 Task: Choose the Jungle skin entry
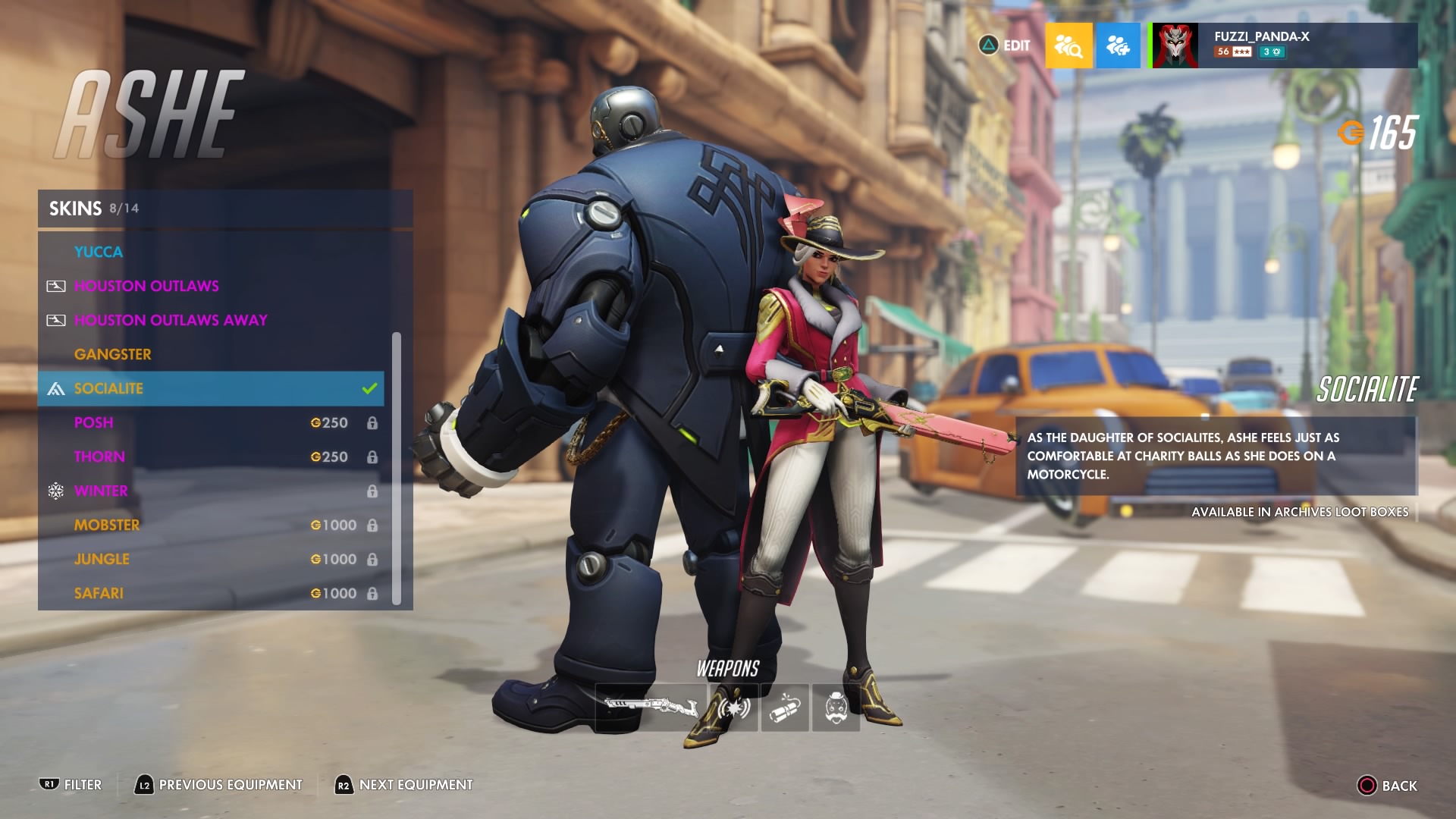pos(211,559)
